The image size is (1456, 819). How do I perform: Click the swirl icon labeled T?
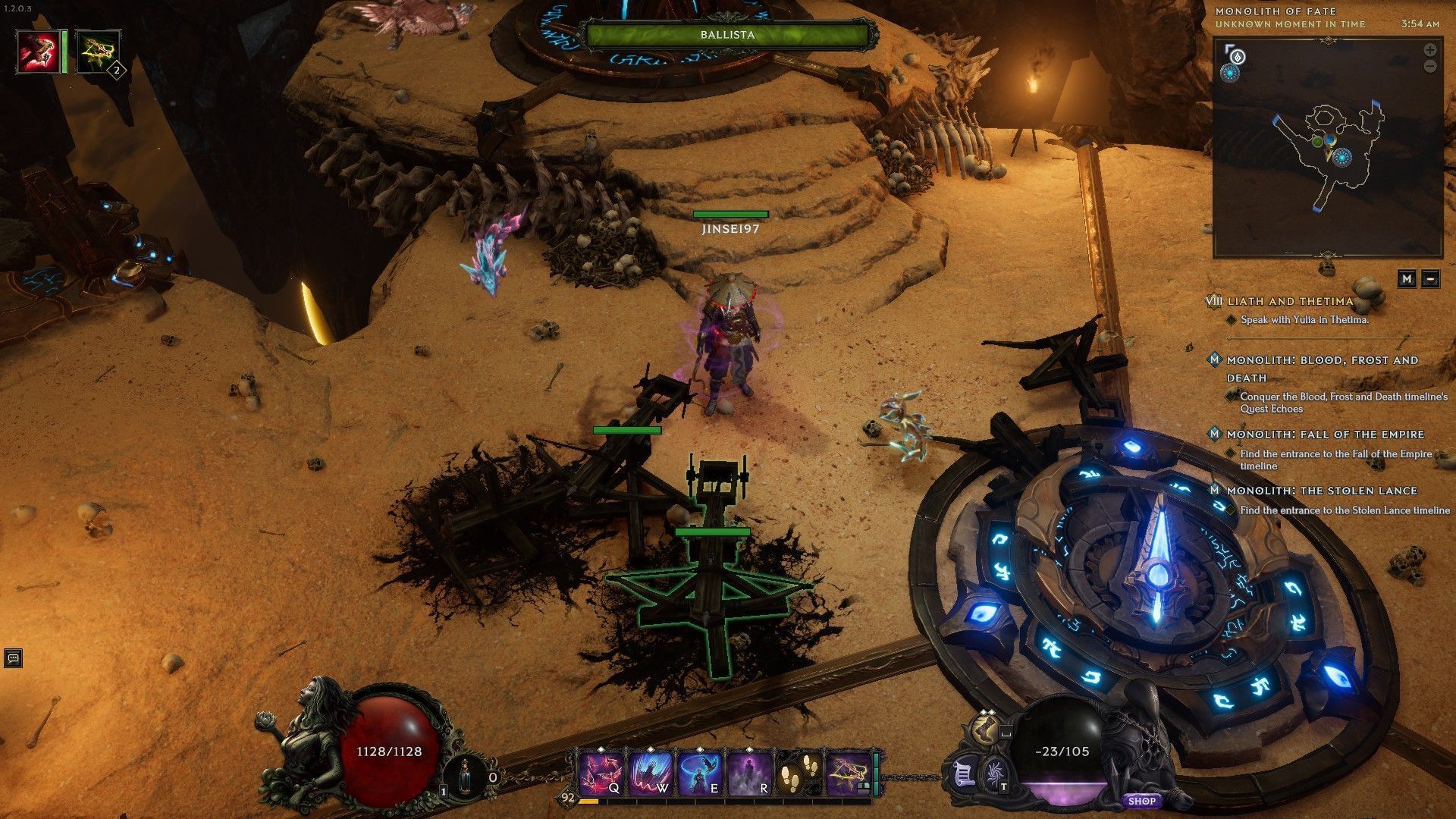click(x=993, y=776)
